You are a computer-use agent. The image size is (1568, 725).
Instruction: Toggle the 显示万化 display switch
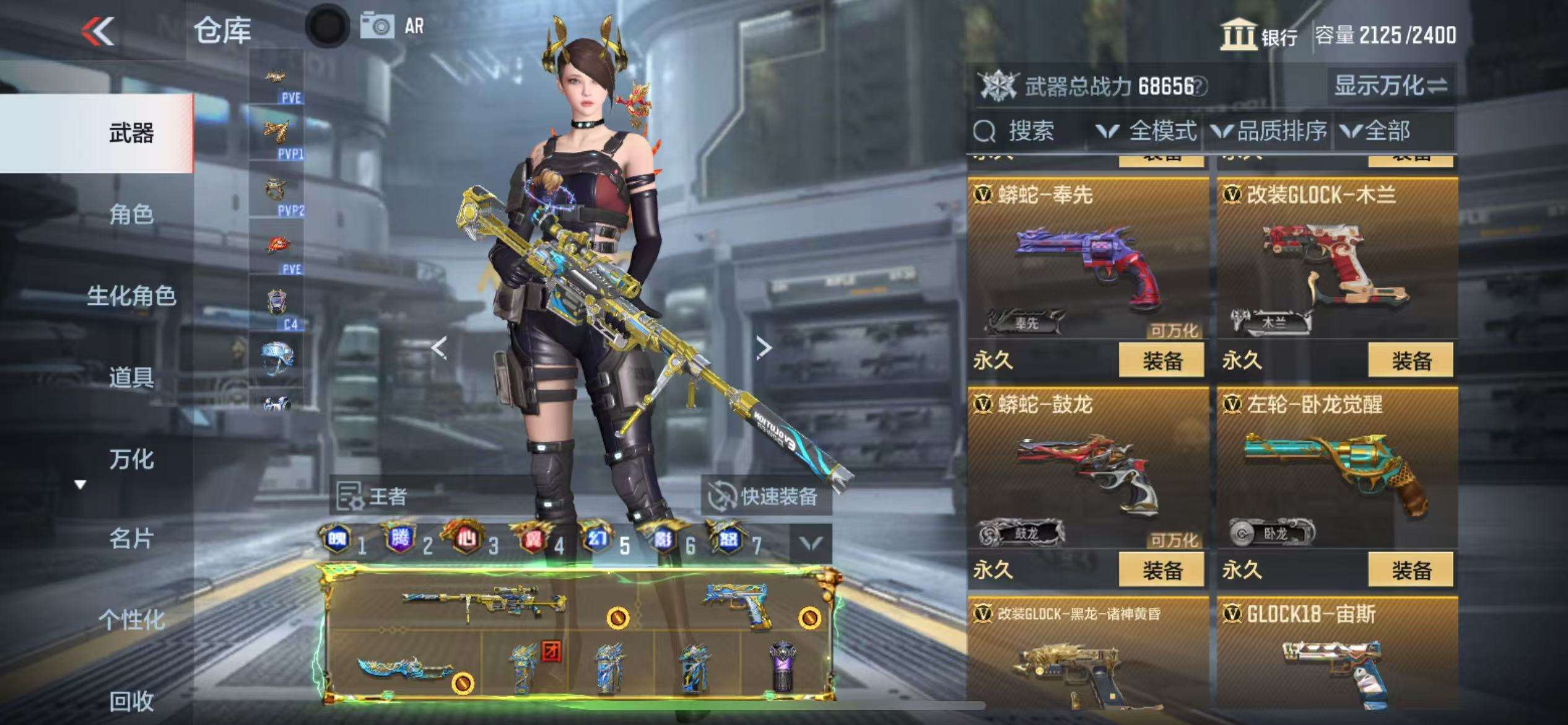pos(1390,86)
